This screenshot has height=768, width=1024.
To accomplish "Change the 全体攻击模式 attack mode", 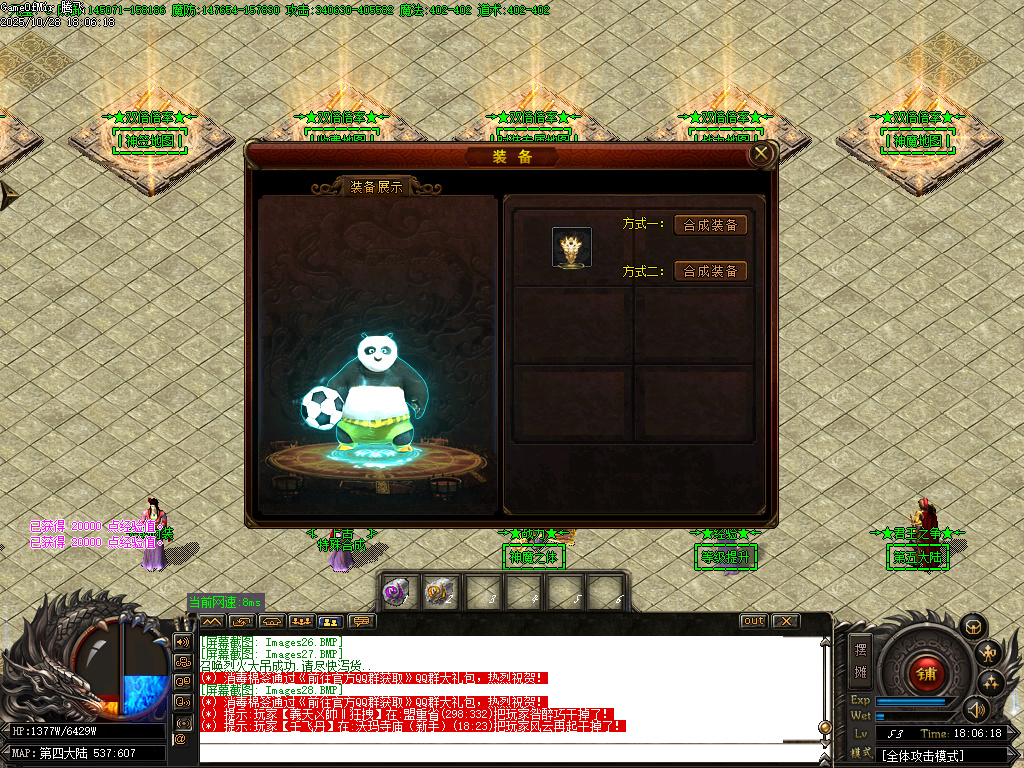I will pyautogui.click(x=925, y=756).
